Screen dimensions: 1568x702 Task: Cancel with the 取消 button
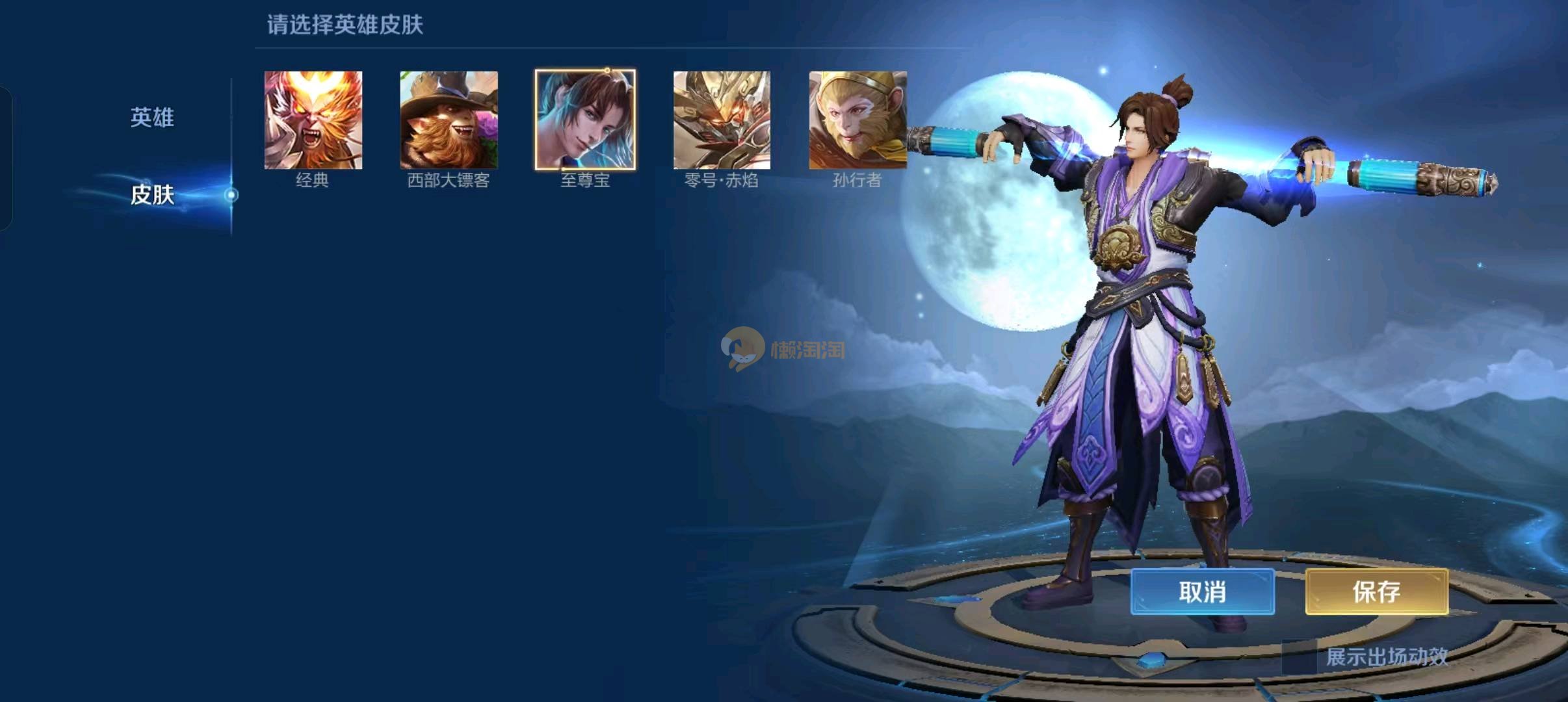pos(1202,591)
